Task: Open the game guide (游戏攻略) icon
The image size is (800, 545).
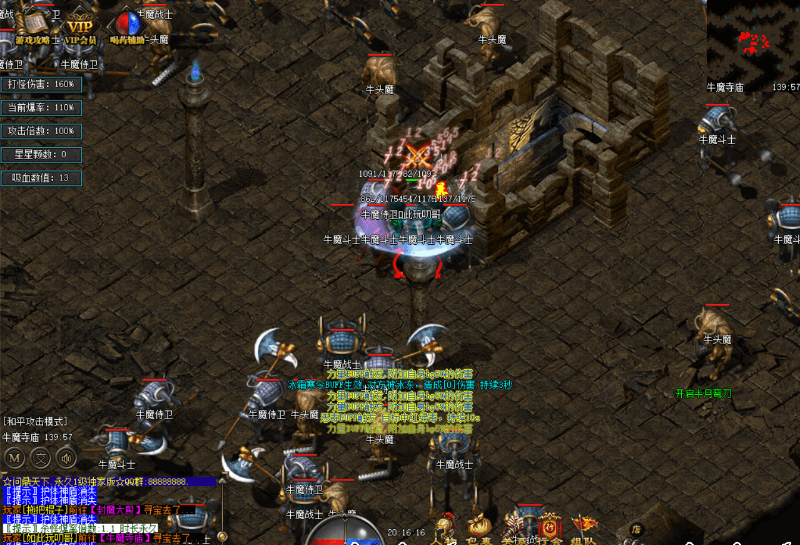Action: (x=37, y=24)
